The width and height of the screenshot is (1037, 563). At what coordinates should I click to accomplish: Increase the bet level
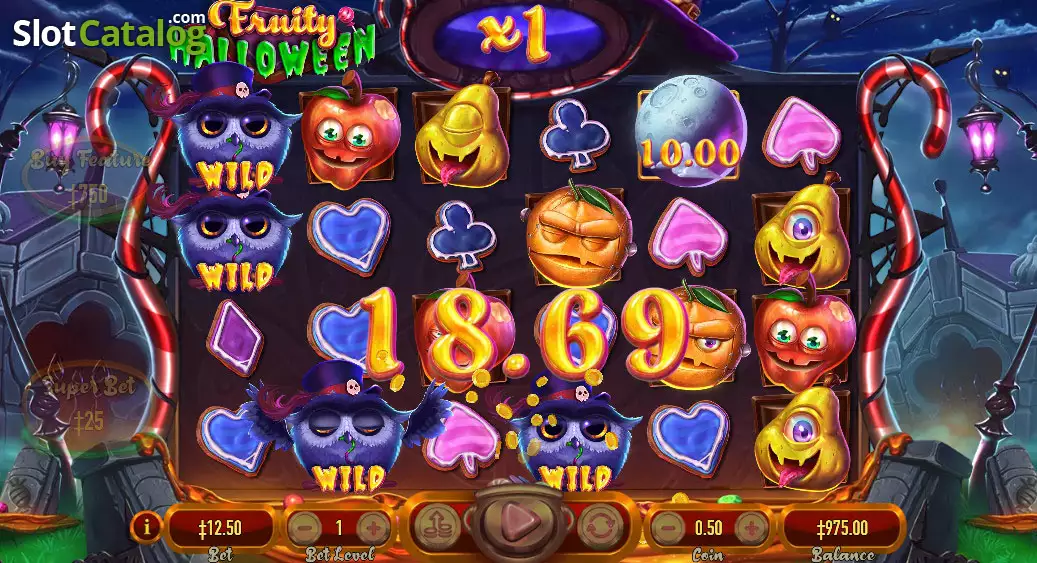(371, 526)
